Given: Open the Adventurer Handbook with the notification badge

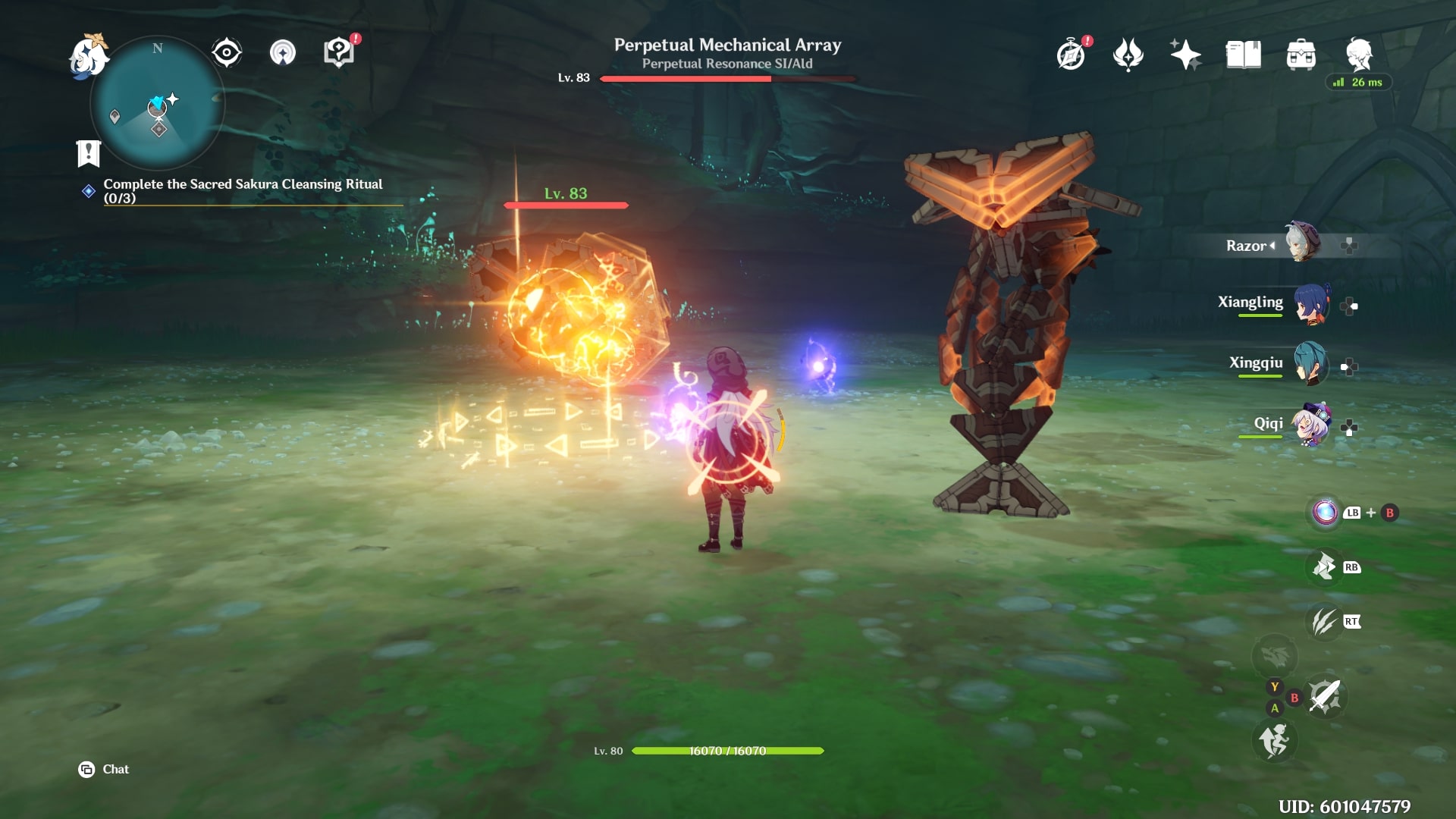Looking at the screenshot, I should [x=338, y=52].
